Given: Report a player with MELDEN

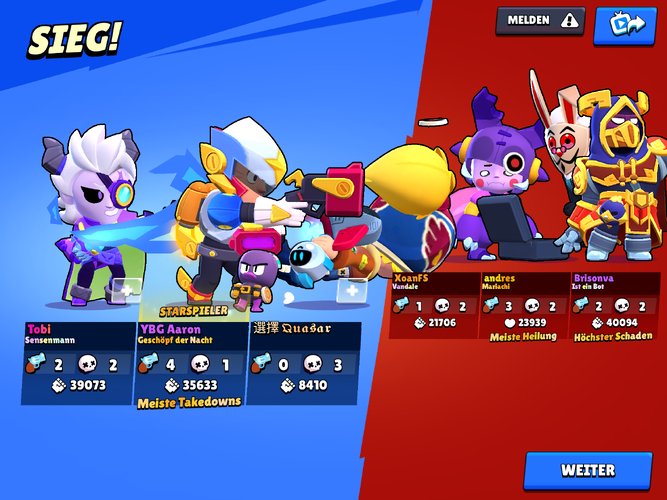Looking at the screenshot, I should (x=541, y=20).
